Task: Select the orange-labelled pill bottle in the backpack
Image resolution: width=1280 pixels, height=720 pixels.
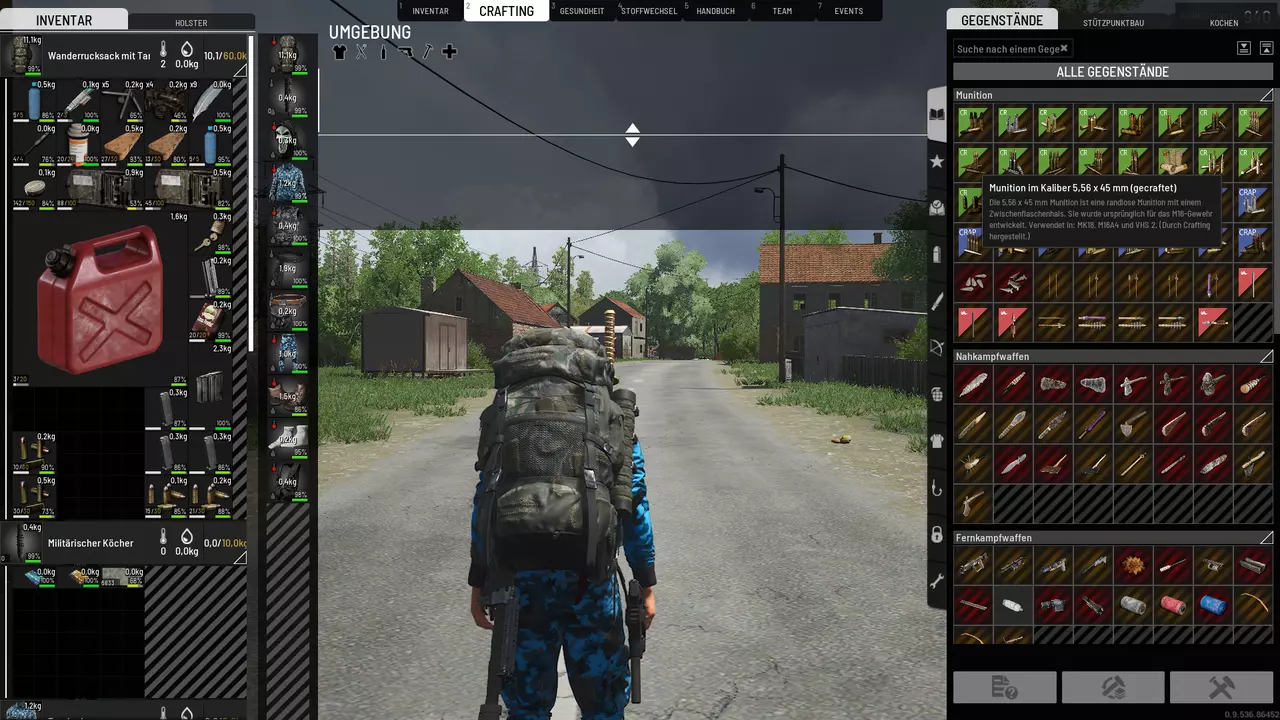Action: click(x=77, y=145)
